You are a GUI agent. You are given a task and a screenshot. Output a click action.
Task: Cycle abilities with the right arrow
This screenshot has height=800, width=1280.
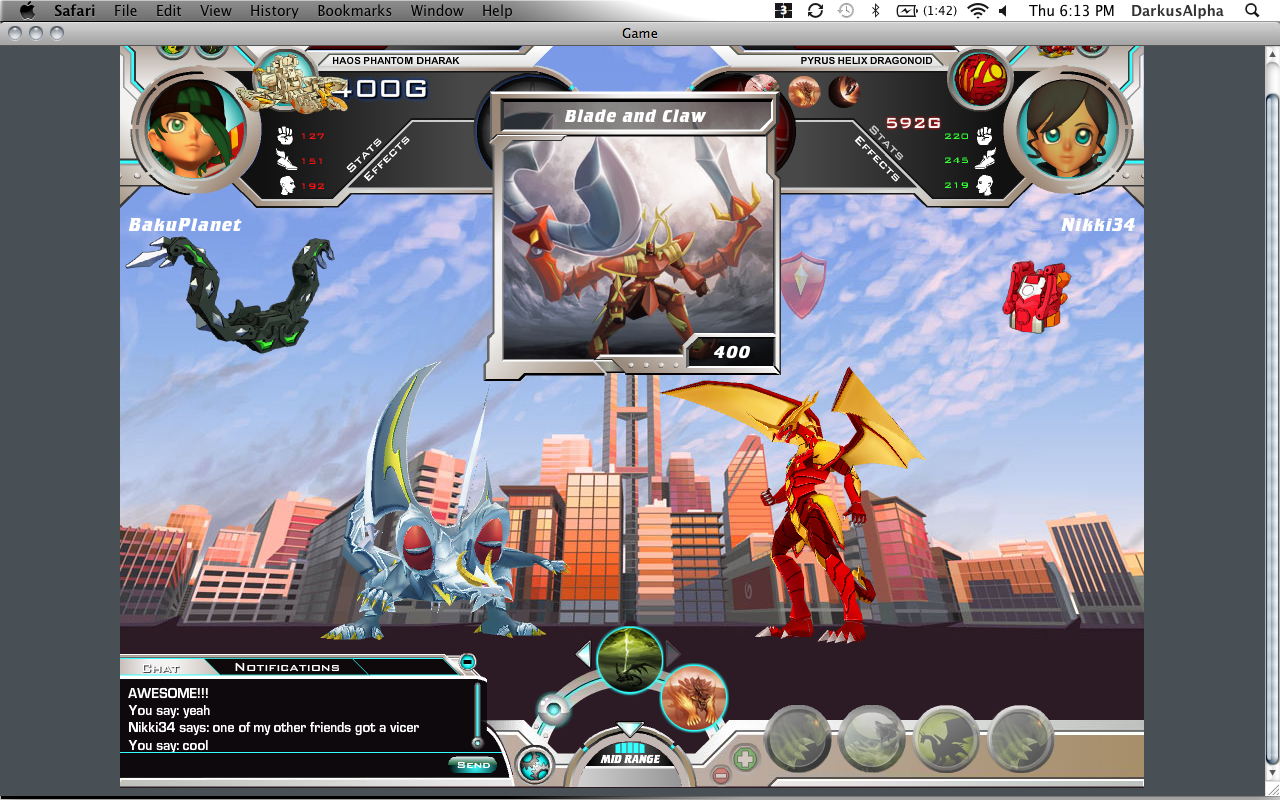point(673,654)
